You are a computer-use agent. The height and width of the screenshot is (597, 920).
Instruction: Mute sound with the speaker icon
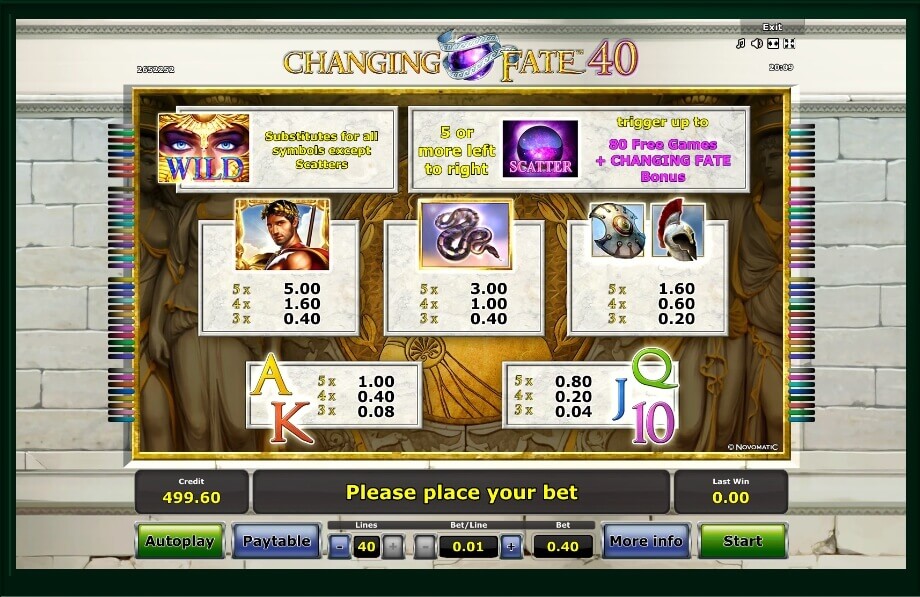[757, 44]
